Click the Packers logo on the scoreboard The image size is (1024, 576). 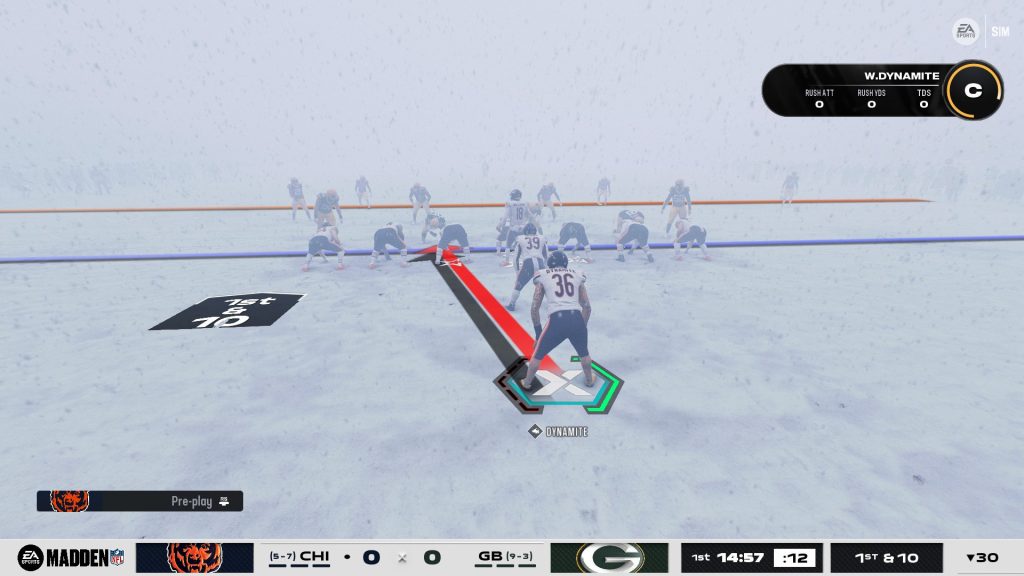click(609, 557)
